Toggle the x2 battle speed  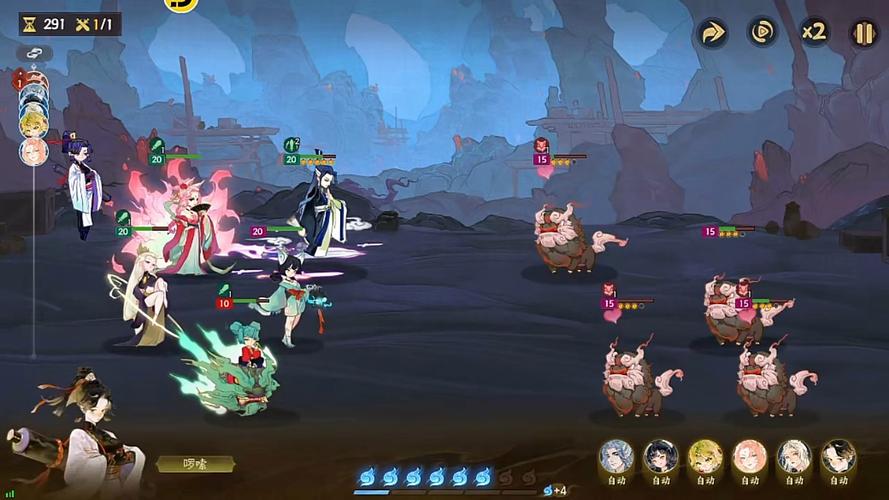coord(813,33)
